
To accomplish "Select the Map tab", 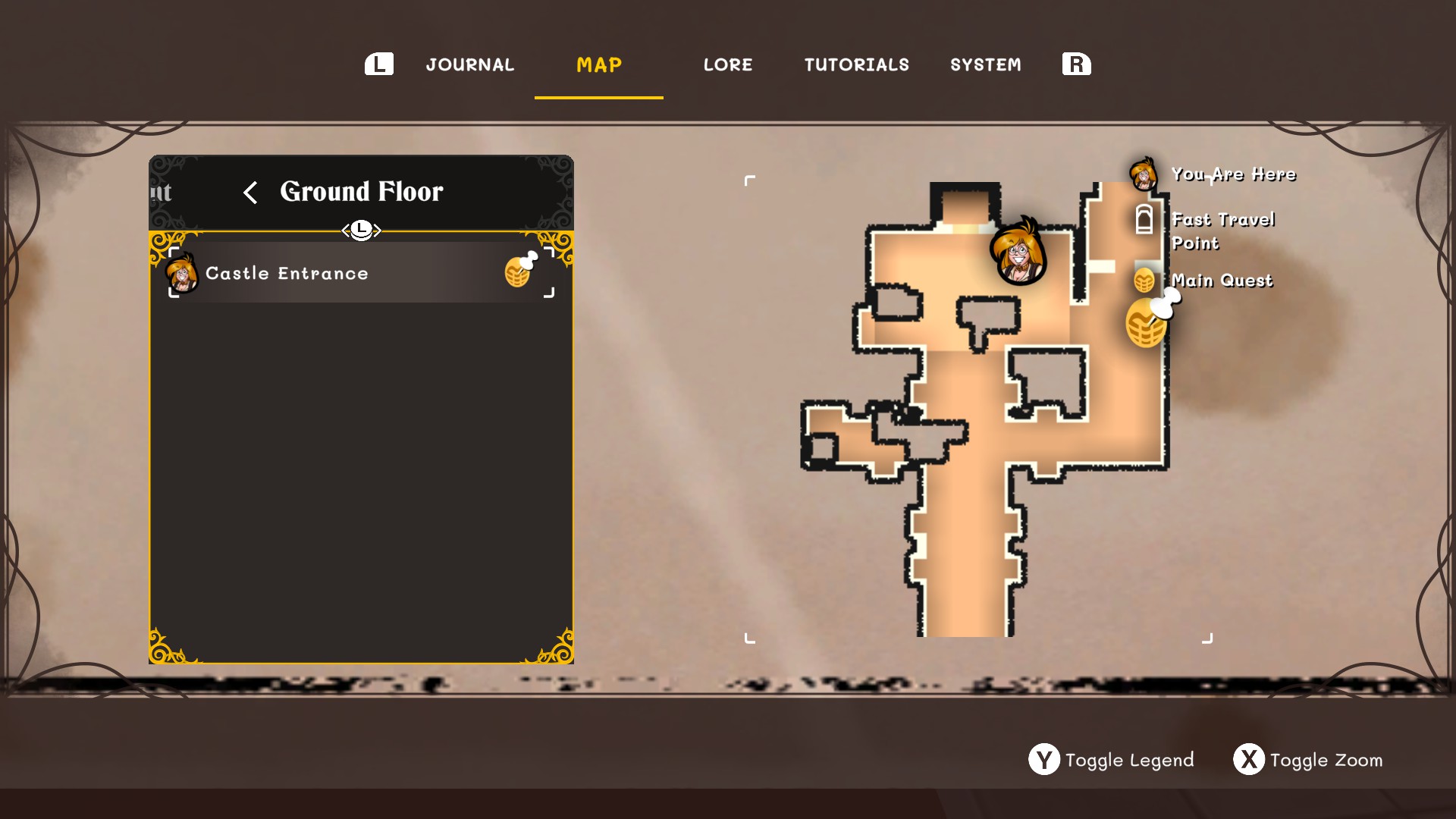I will pyautogui.click(x=599, y=65).
